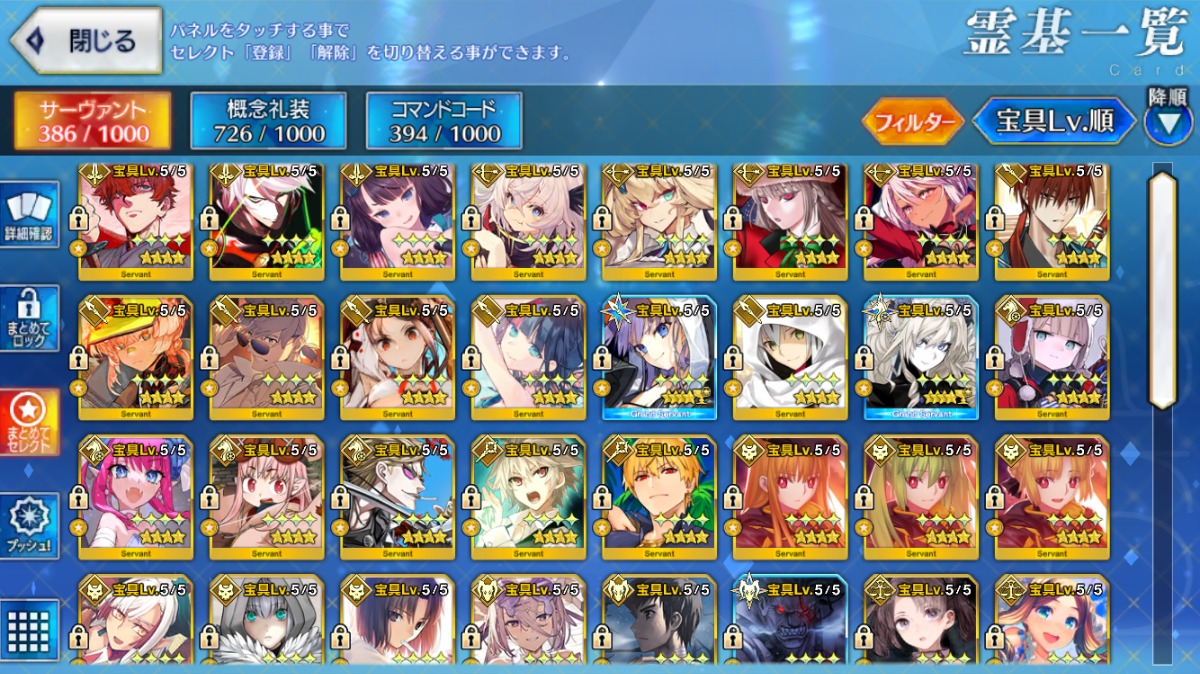Open the コマンドコード tab
The height and width of the screenshot is (674, 1200).
(x=444, y=120)
